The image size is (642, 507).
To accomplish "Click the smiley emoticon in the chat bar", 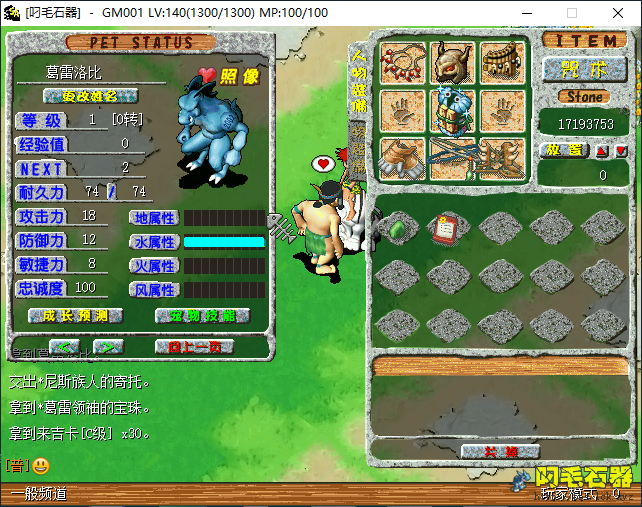I will tap(41, 466).
